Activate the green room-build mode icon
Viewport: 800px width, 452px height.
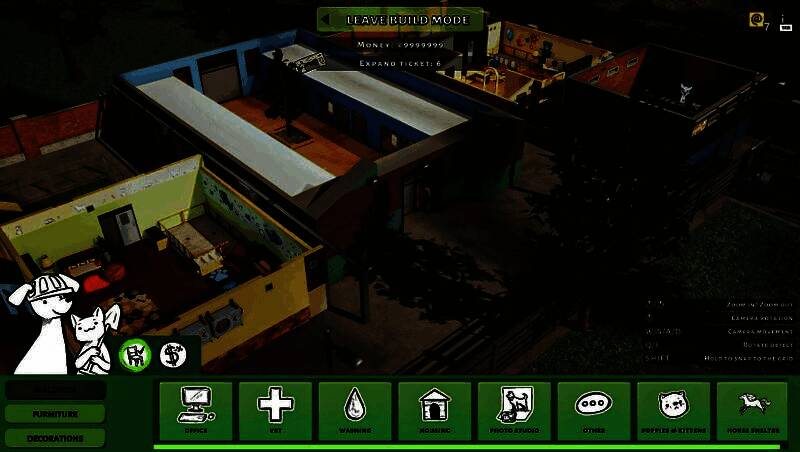click(x=135, y=353)
